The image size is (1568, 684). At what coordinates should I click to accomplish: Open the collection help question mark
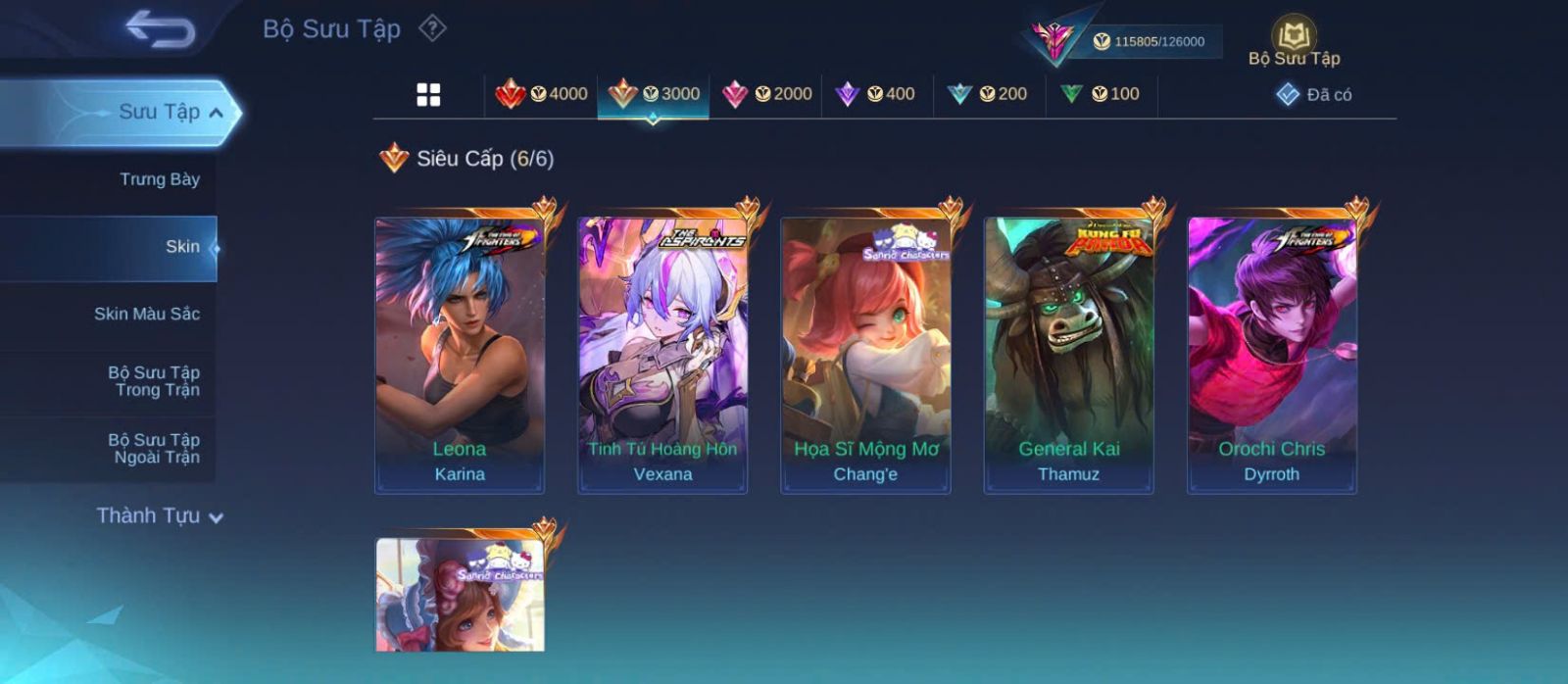pyautogui.click(x=432, y=28)
